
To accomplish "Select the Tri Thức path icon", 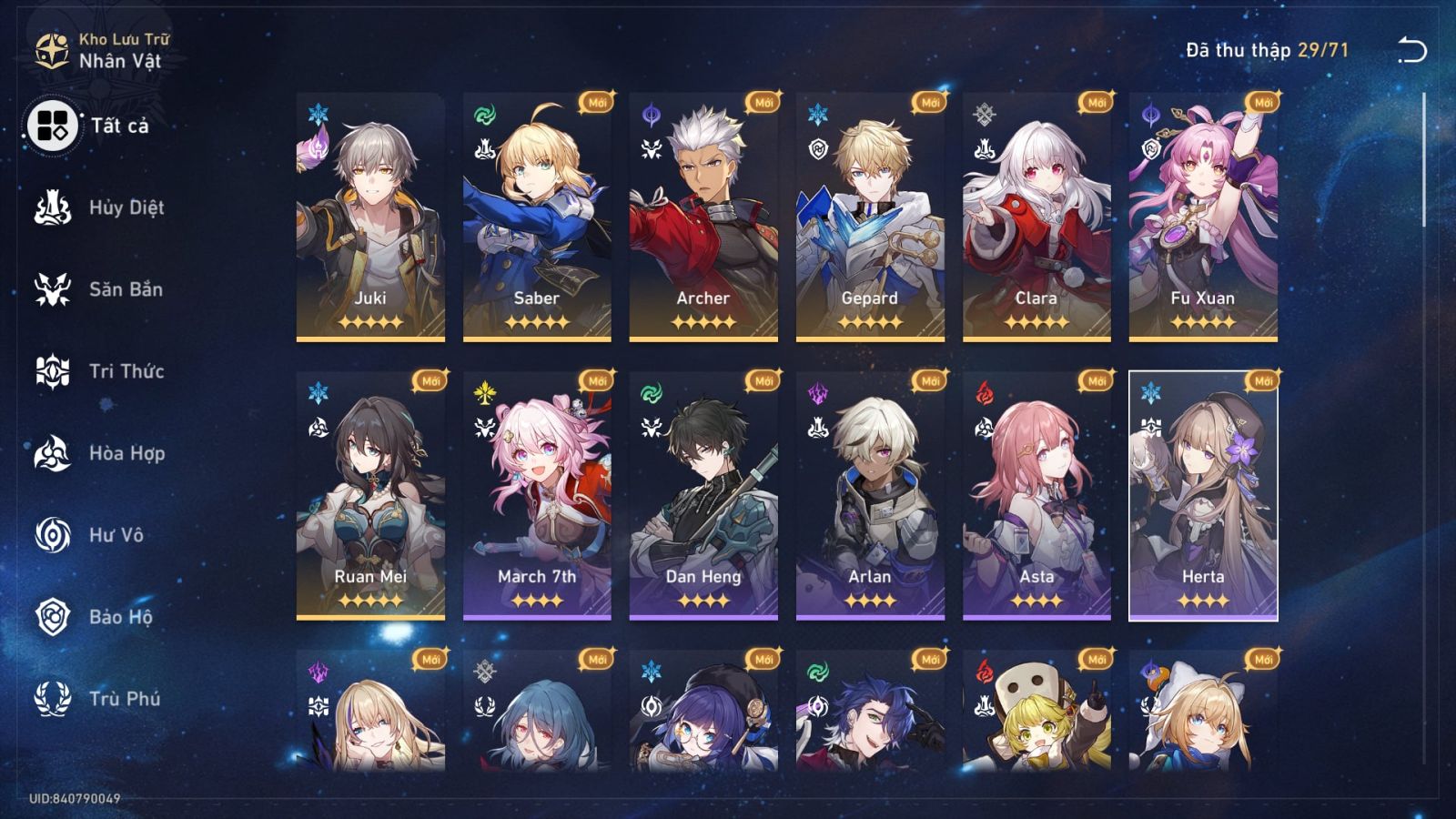I will point(52,371).
